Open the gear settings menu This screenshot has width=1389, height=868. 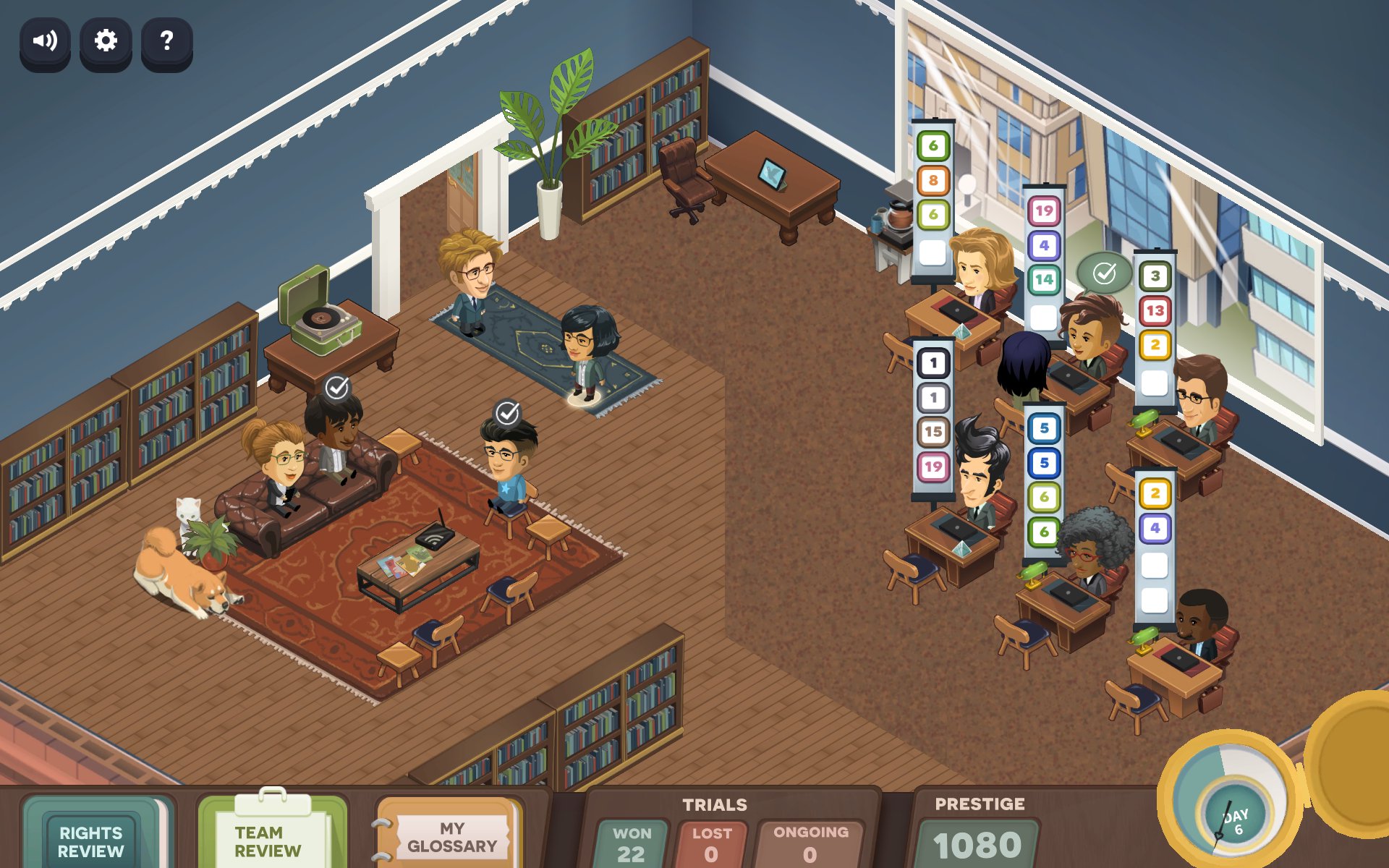pyautogui.click(x=106, y=41)
